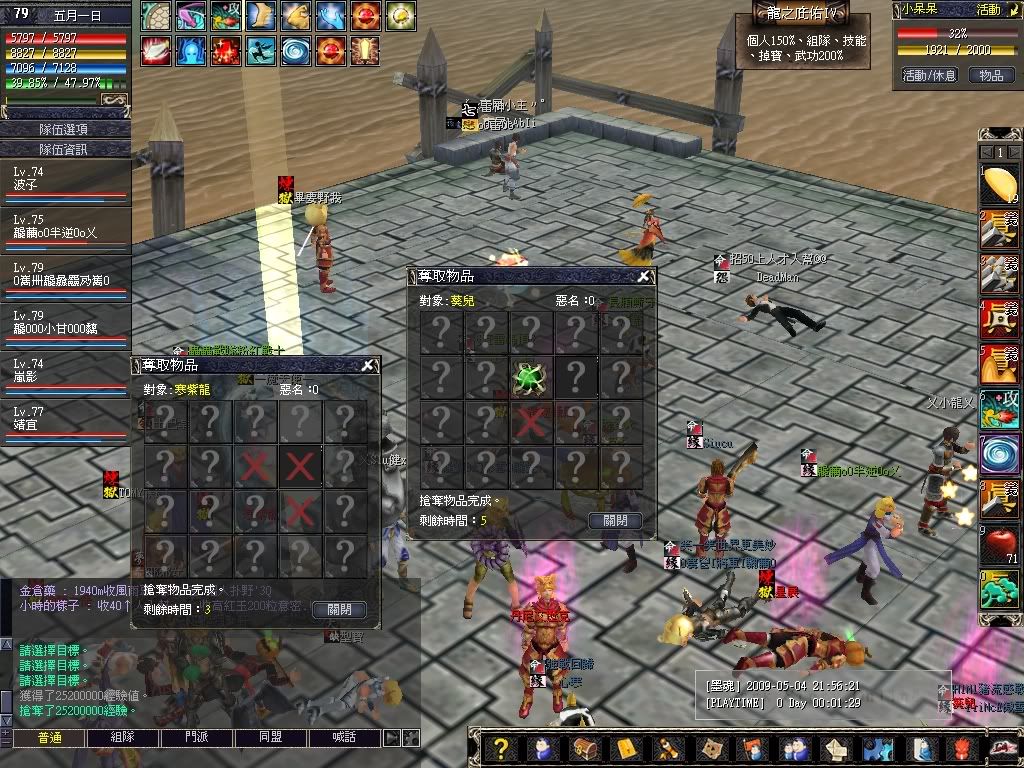Show the 隊伍資訊 party info

(65, 149)
